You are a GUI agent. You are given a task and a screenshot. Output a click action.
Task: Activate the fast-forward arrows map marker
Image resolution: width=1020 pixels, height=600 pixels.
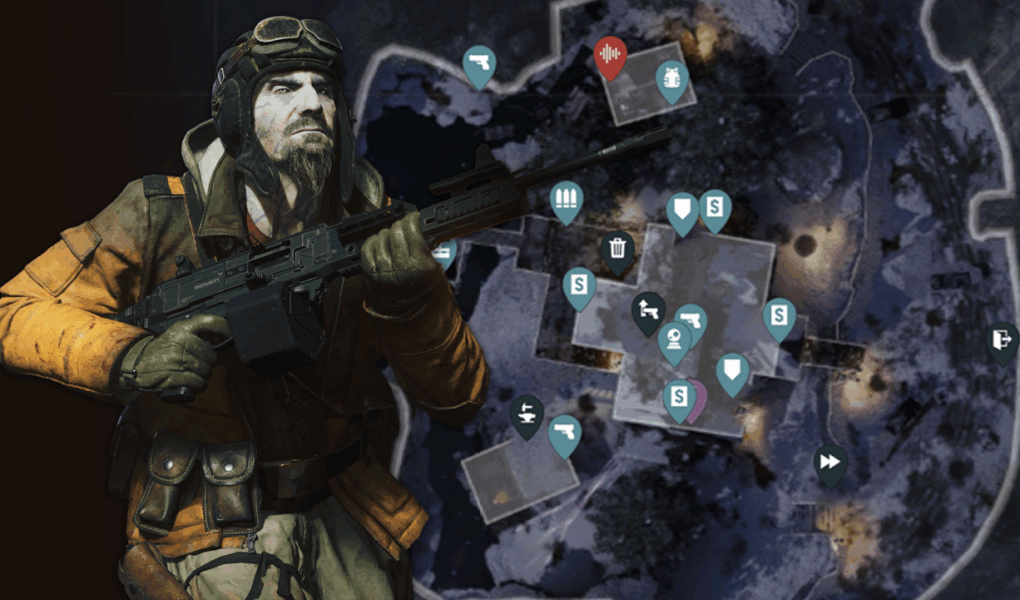point(829,461)
